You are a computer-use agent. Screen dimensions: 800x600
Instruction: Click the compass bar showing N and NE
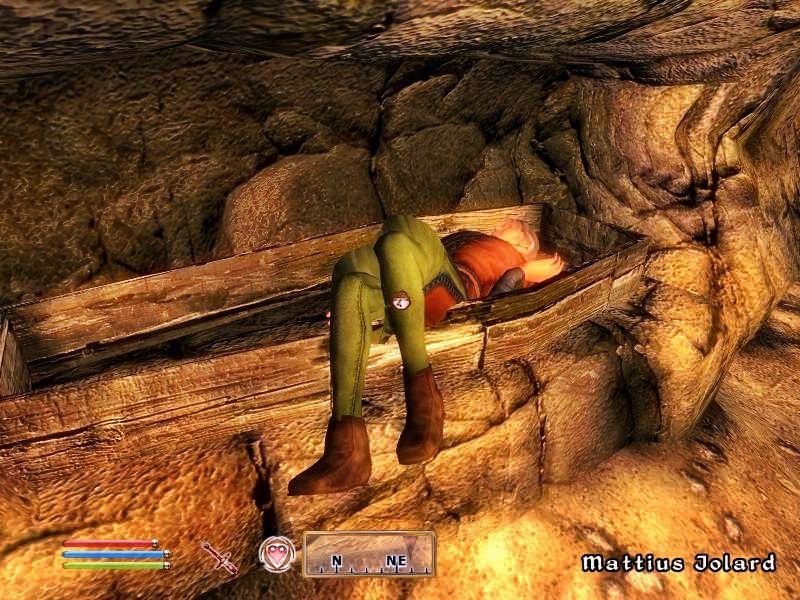[x=369, y=554]
